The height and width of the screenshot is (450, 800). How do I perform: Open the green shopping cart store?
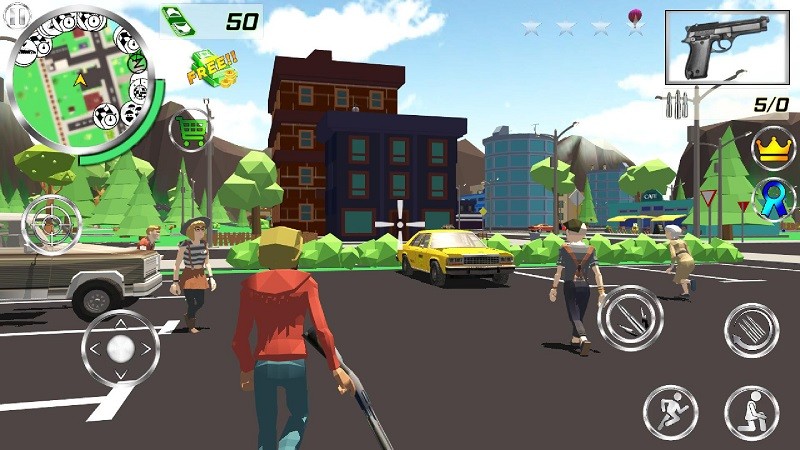190,130
